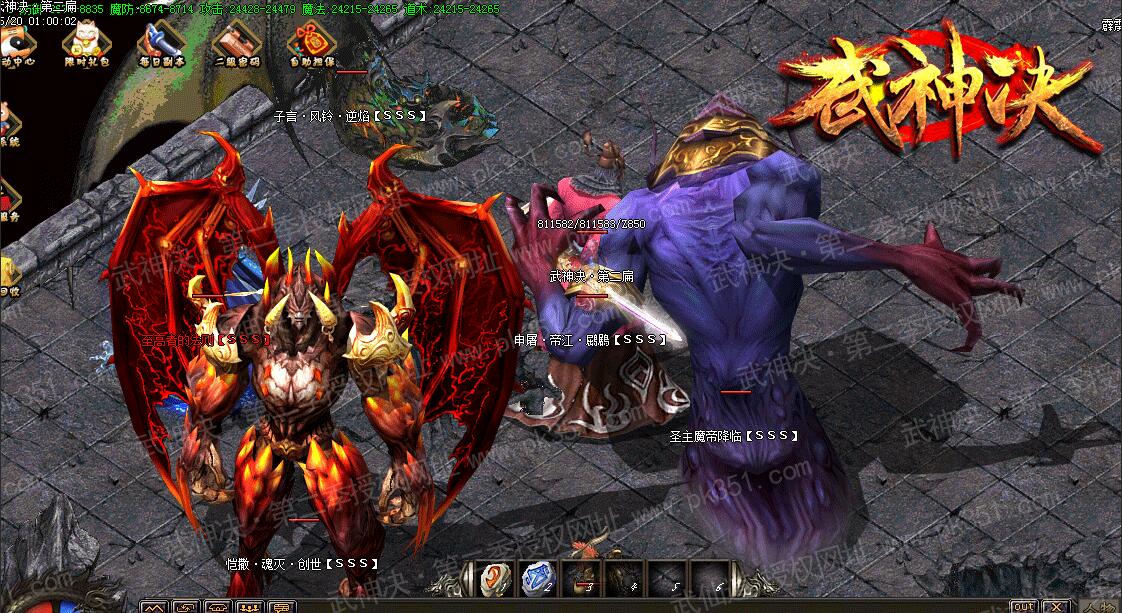Click the swap-arrows button on the bottom bar
The image size is (1122, 613).
tap(185, 606)
